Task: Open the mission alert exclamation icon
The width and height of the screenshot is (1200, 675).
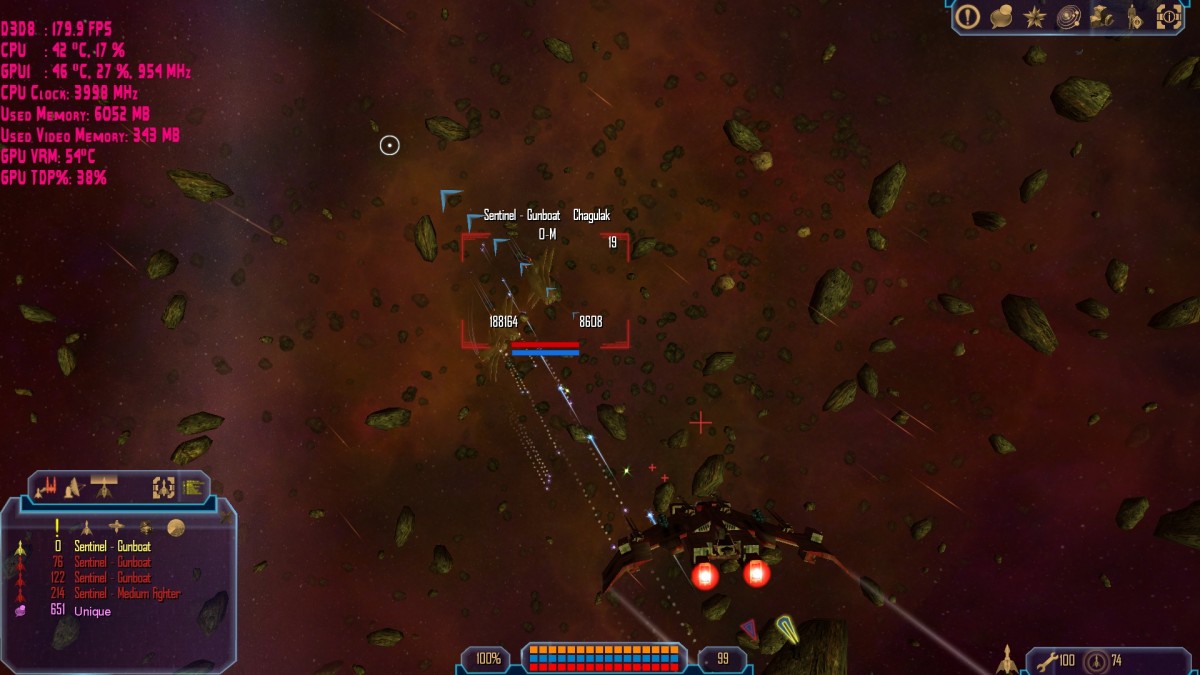Action: click(967, 16)
